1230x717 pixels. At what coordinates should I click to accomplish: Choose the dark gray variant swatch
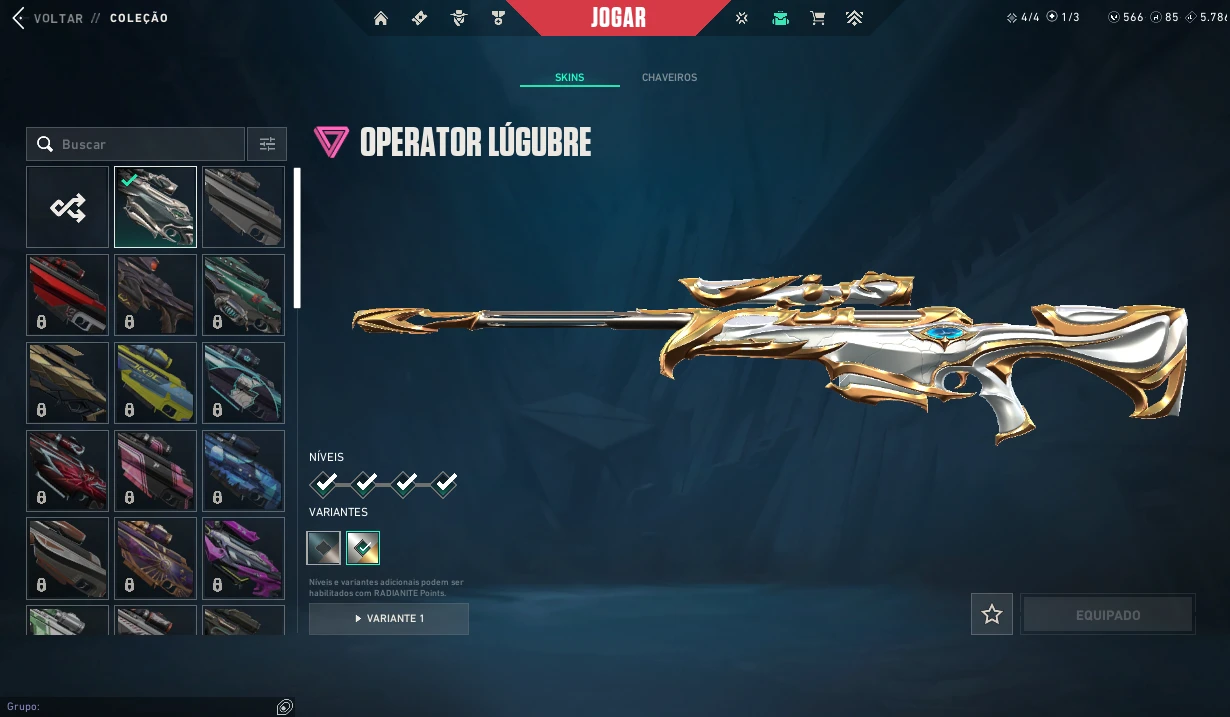324,547
